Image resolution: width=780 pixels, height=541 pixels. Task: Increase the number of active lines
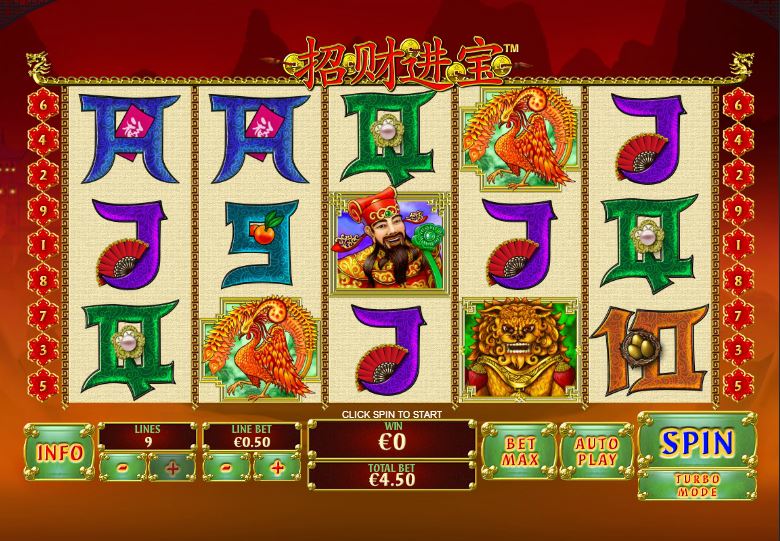pyautogui.click(x=172, y=466)
